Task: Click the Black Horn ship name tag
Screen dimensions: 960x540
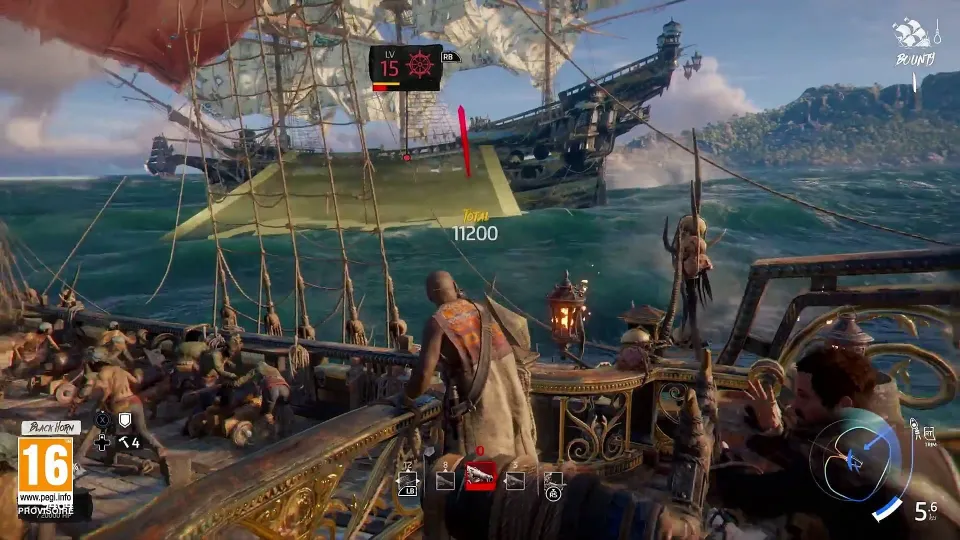Action: pos(50,428)
